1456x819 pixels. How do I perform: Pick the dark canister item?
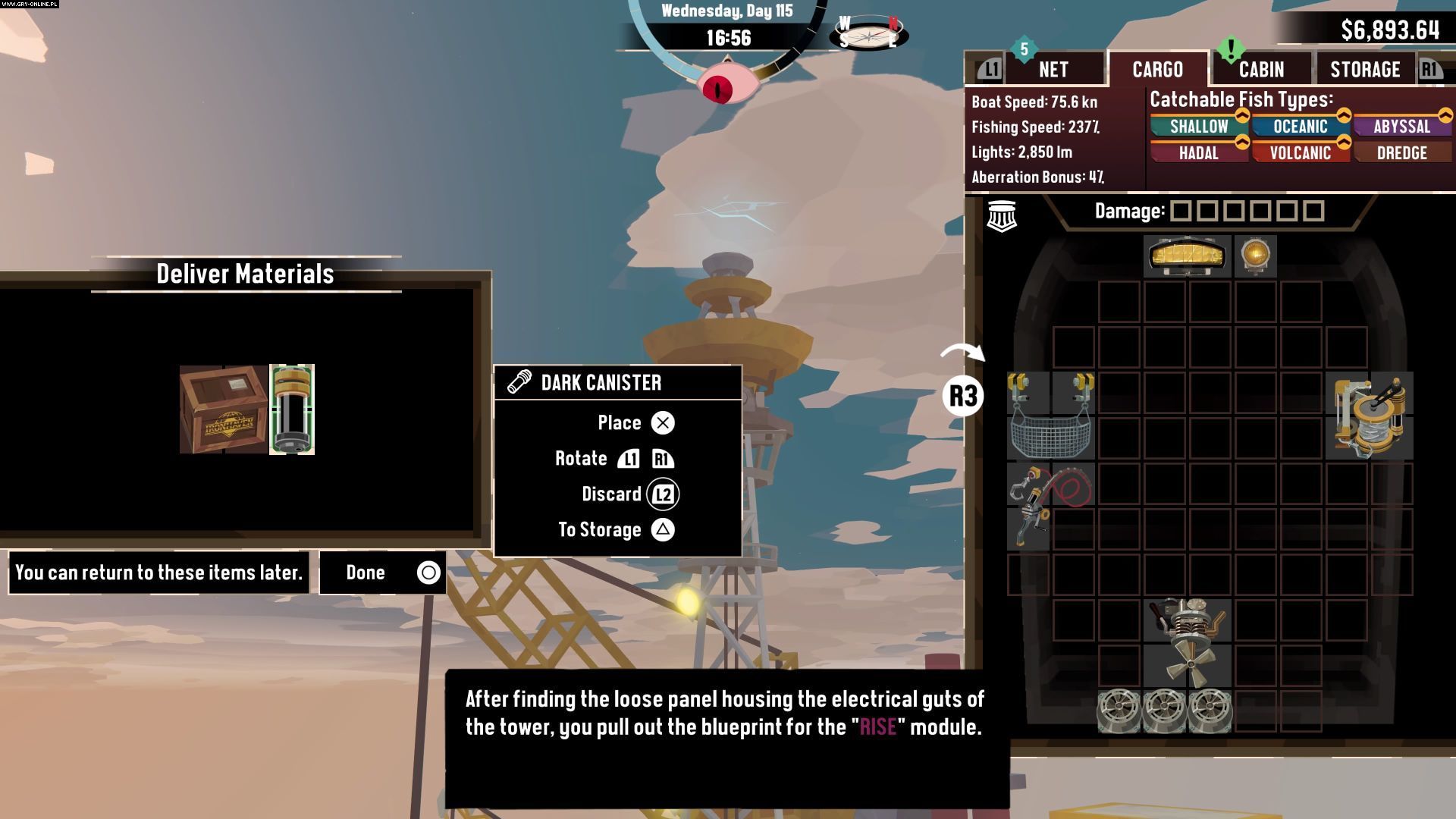[292, 409]
